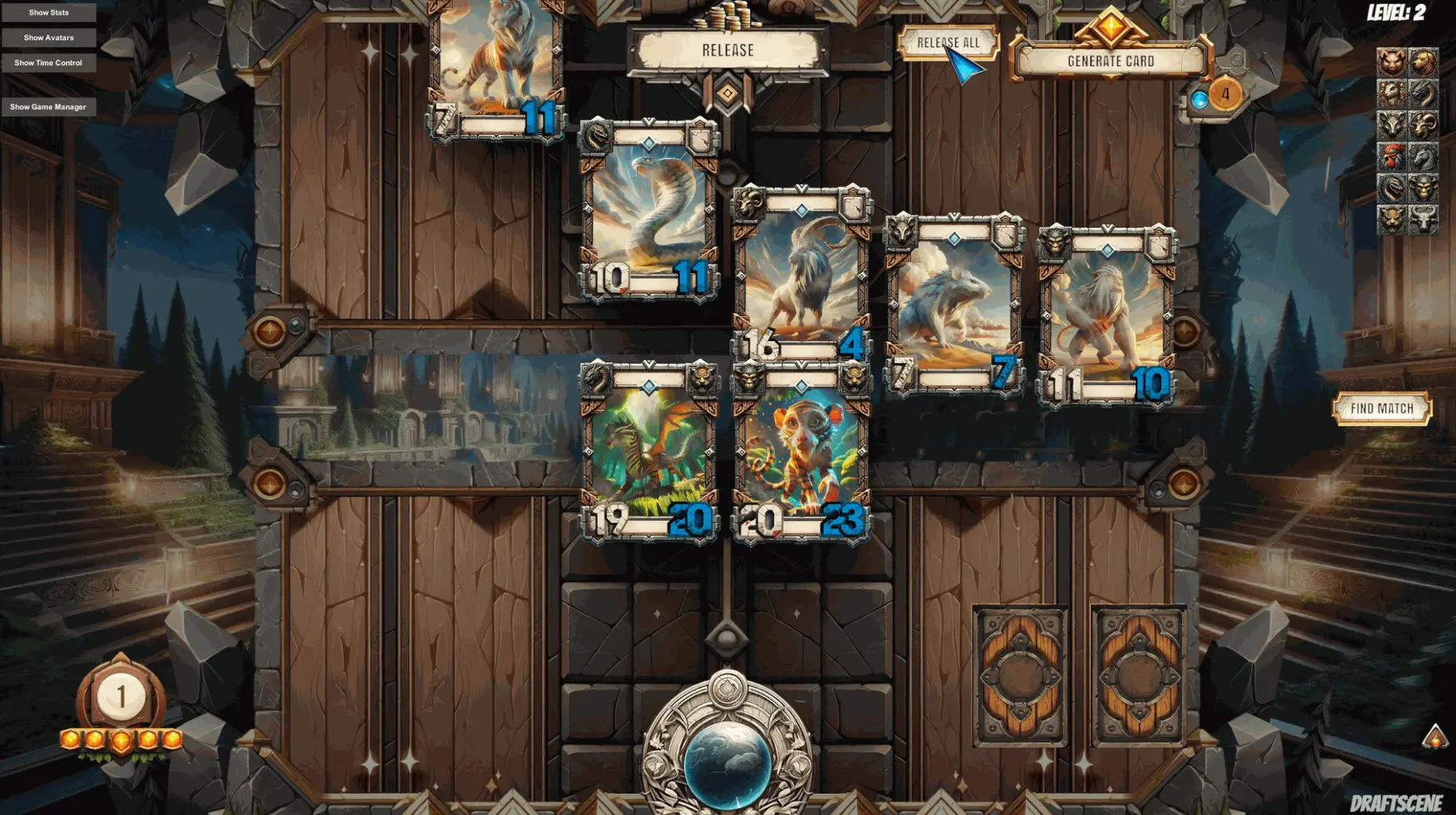Toggle the Show Stats panel

pos(49,13)
